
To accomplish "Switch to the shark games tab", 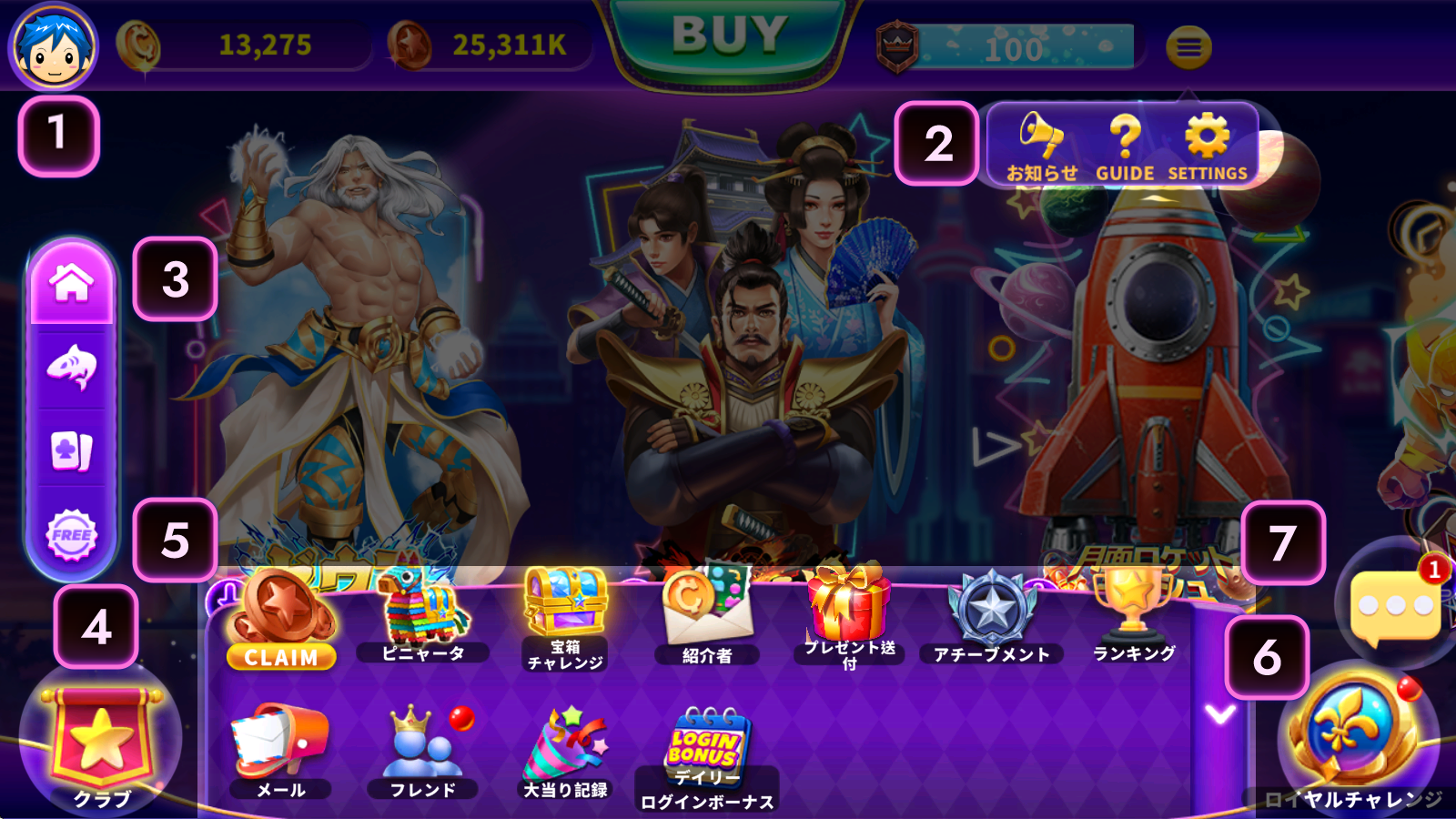I will pyautogui.click(x=72, y=367).
